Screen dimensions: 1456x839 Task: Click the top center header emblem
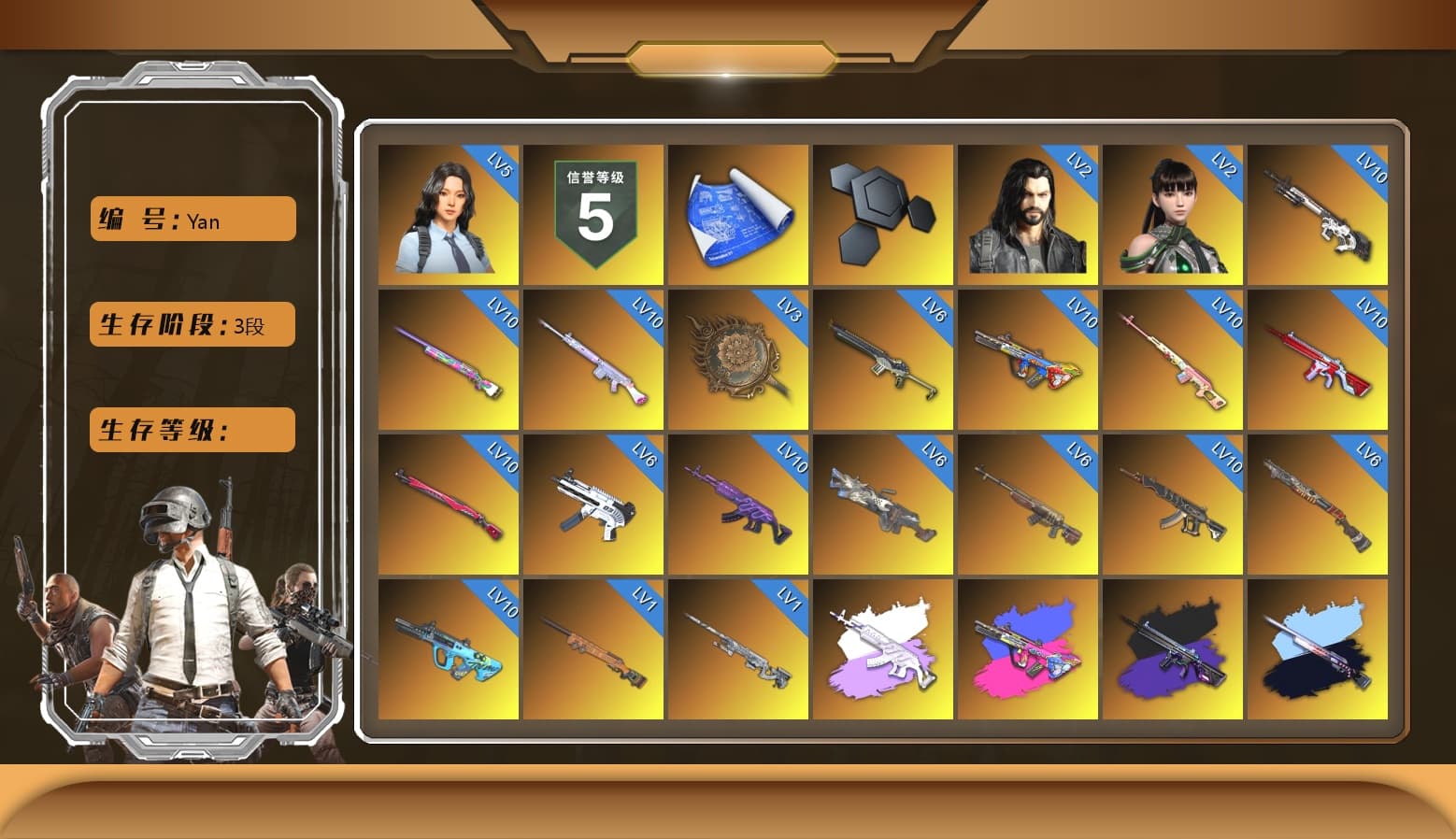pos(728,56)
